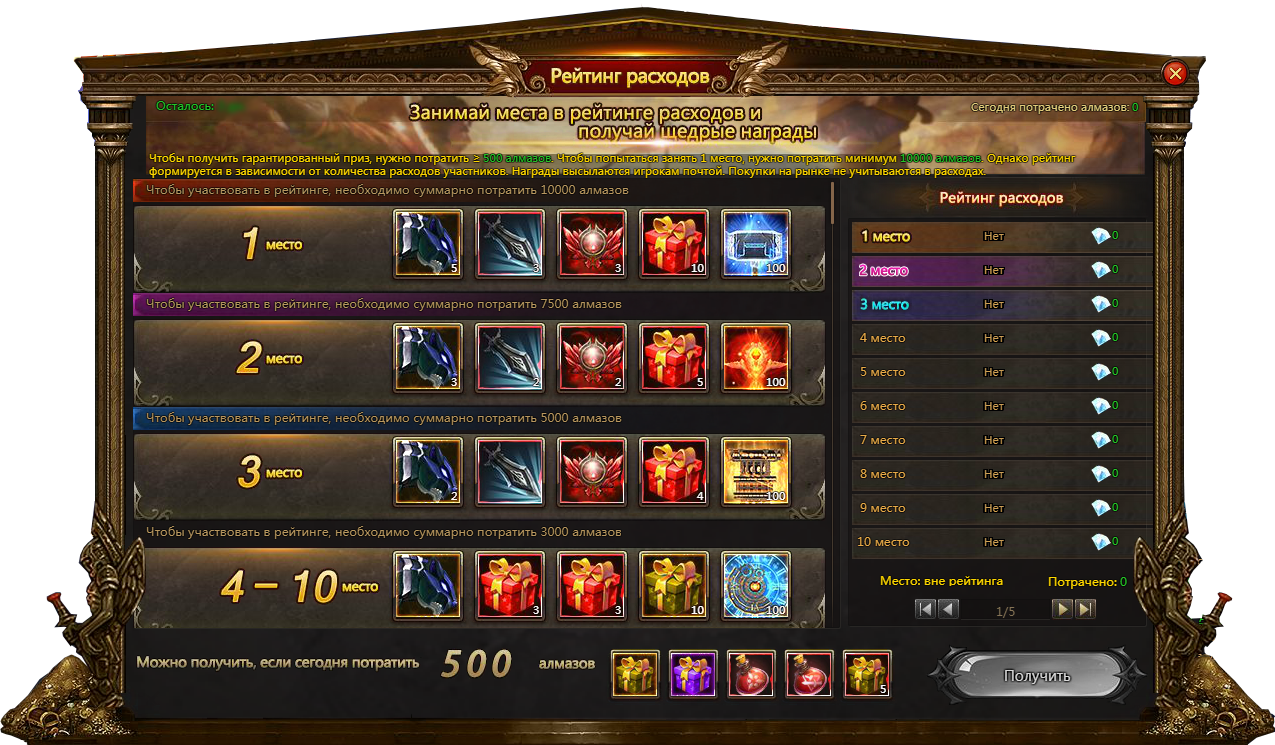Select the 10 место row in the ranking list
Image resolution: width=1275 pixels, height=745 pixels.
(1000, 542)
